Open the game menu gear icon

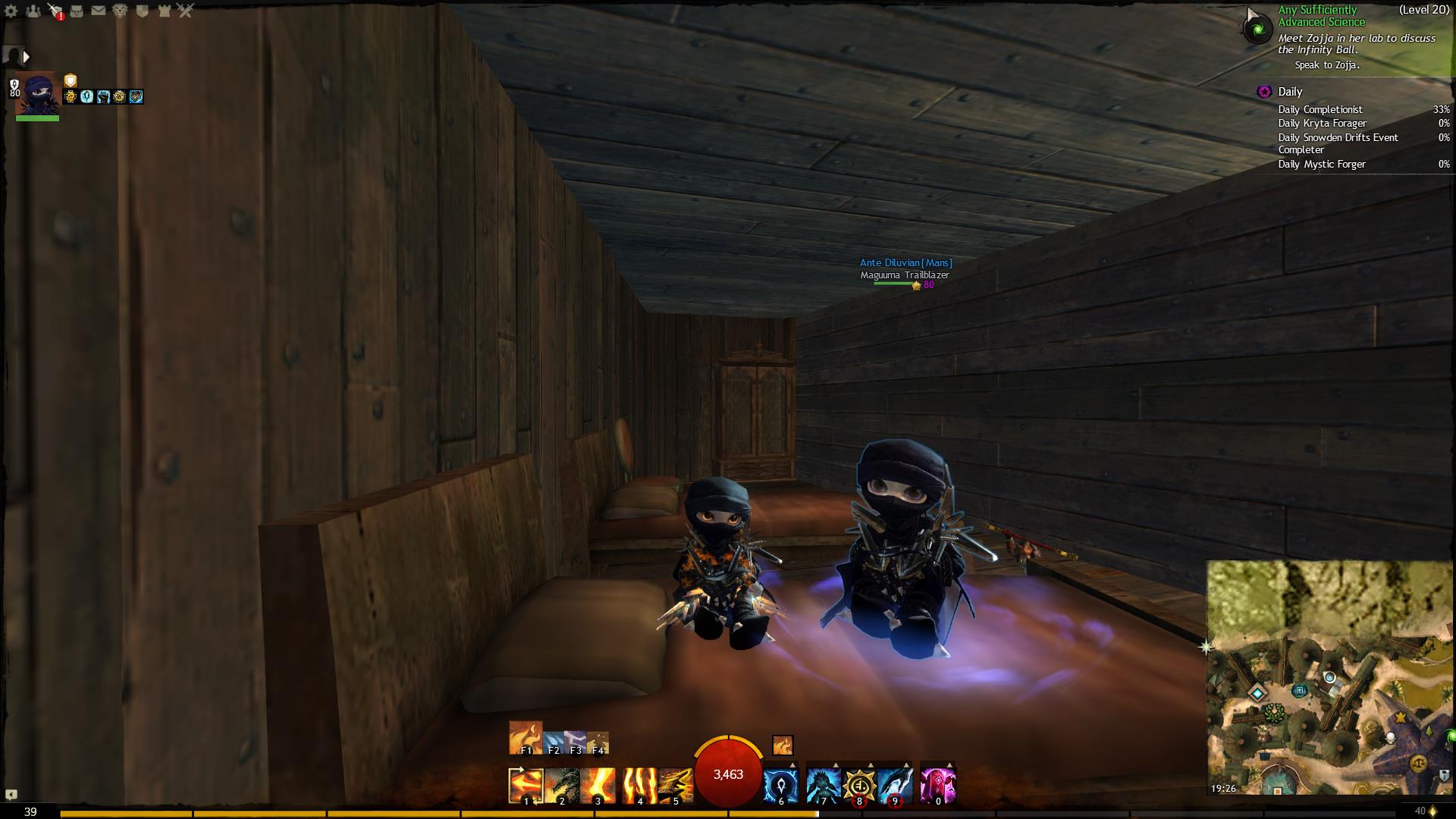point(11,11)
